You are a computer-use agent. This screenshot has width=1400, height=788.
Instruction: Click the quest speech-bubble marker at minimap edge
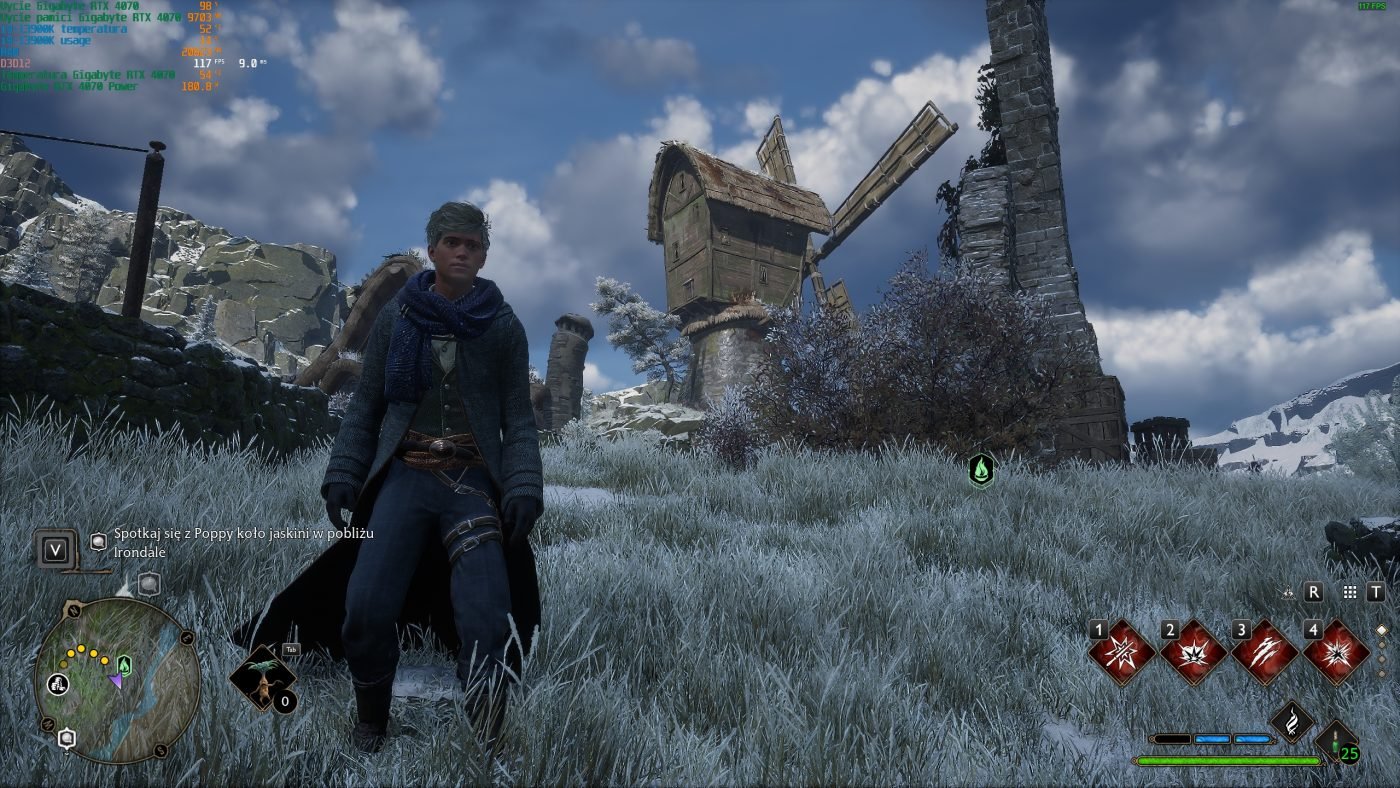tap(67, 739)
